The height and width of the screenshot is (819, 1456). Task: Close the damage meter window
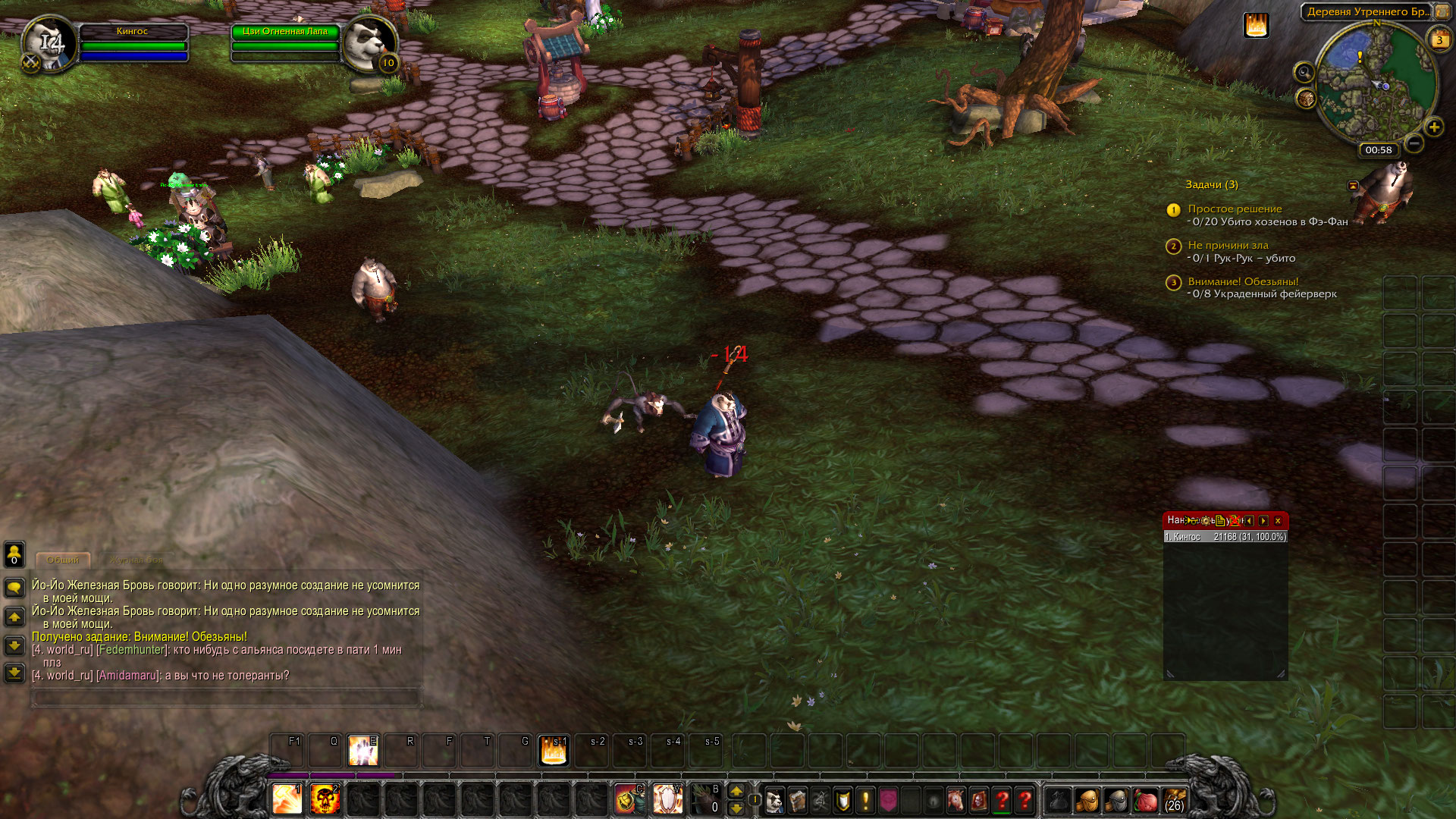point(1278,521)
